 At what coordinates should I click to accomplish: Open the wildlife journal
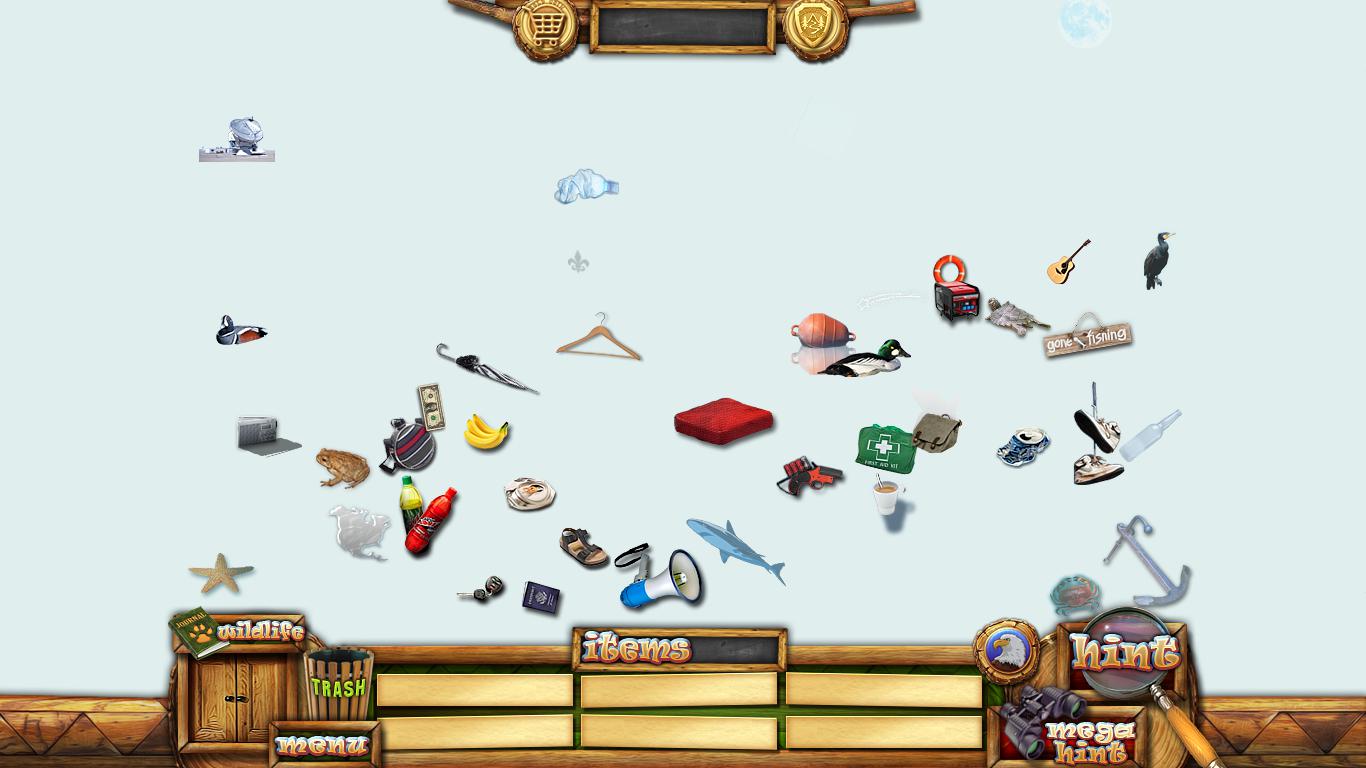(240, 630)
